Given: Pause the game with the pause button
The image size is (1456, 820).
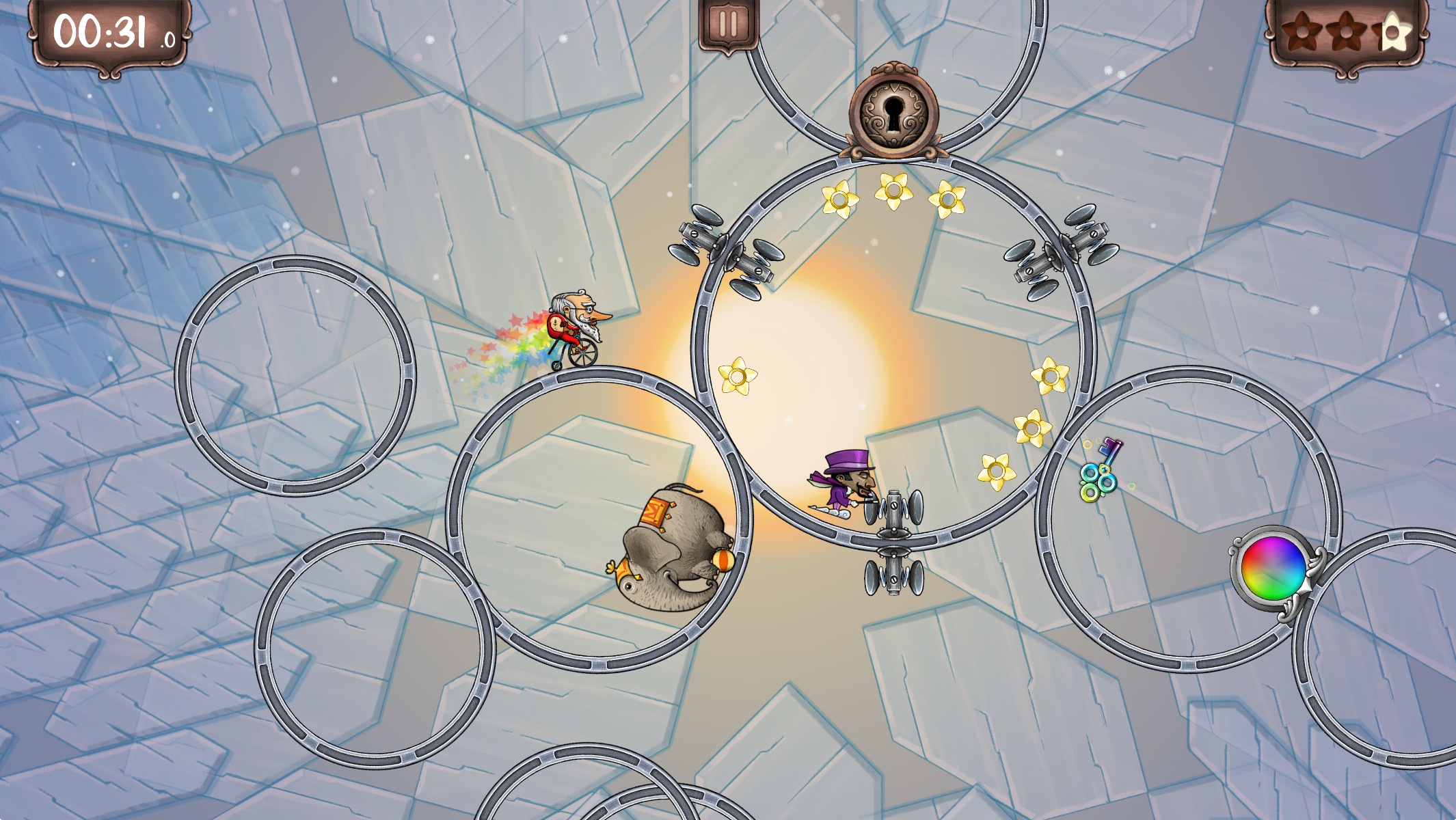Looking at the screenshot, I should [x=728, y=25].
